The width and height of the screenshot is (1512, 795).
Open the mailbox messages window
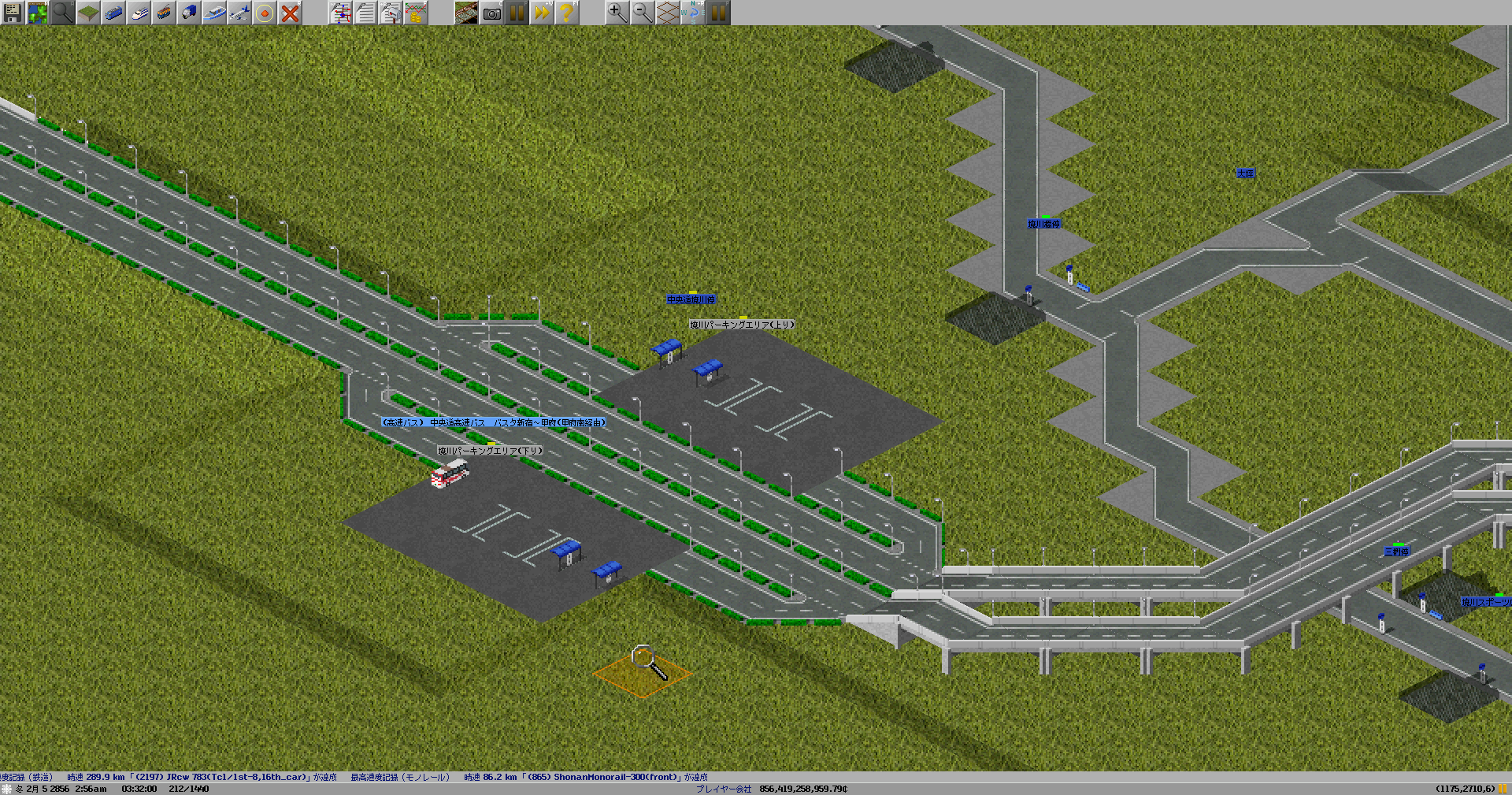point(391,13)
